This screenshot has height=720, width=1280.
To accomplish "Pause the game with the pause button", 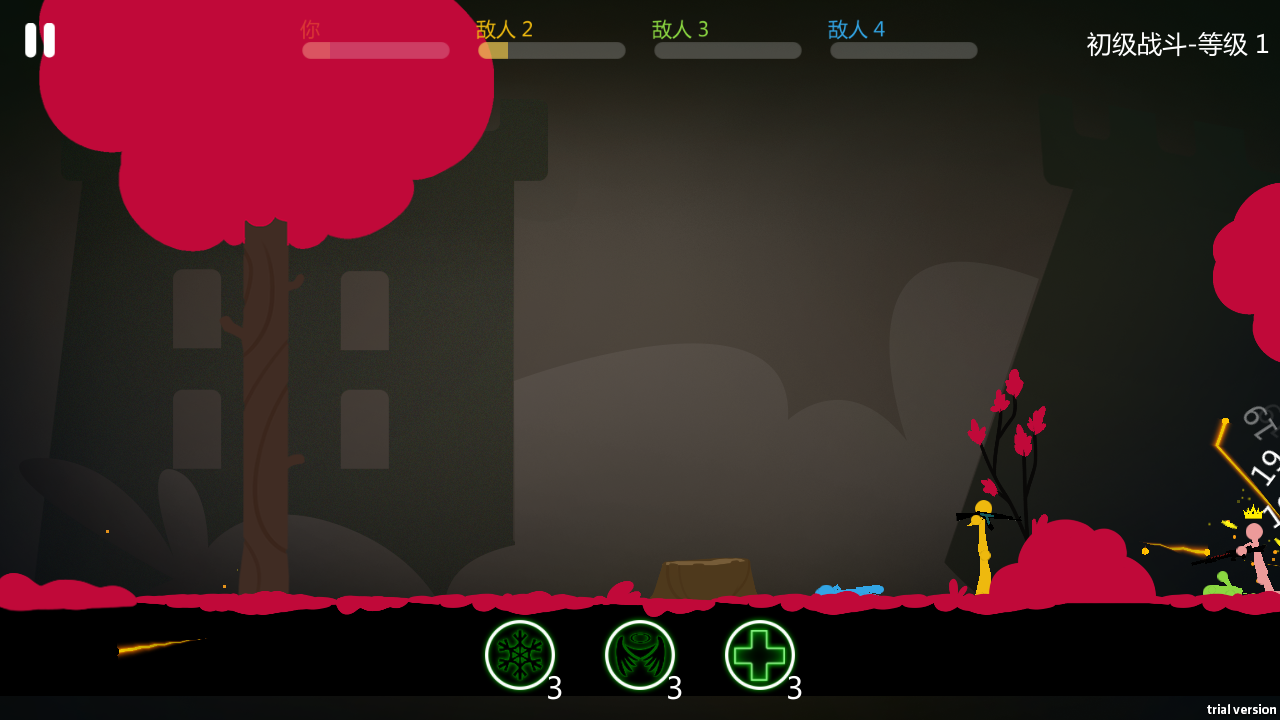I will (x=40, y=40).
